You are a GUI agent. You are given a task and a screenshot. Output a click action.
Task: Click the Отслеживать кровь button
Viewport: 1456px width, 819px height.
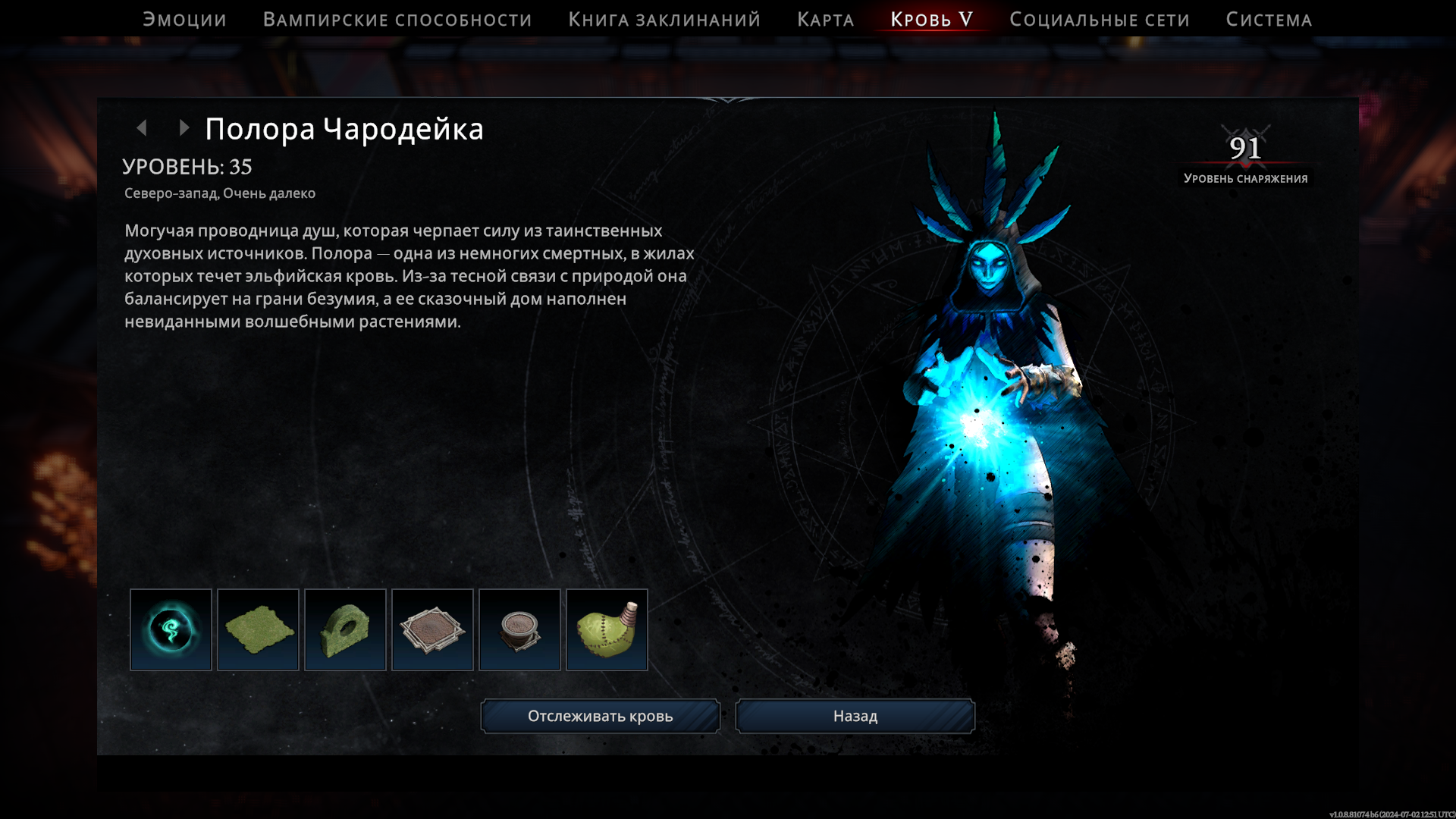coord(600,716)
